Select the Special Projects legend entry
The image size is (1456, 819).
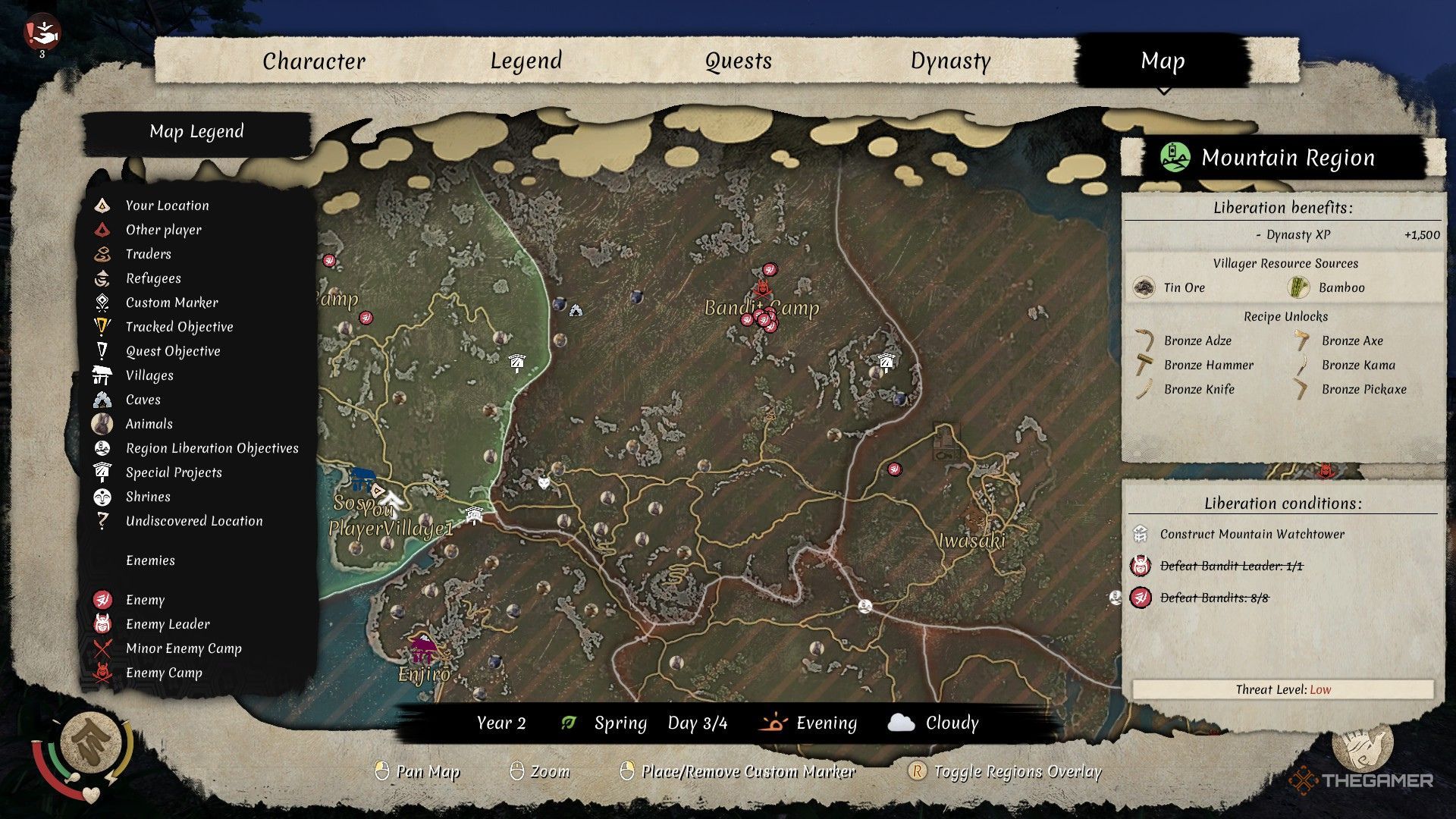(174, 472)
